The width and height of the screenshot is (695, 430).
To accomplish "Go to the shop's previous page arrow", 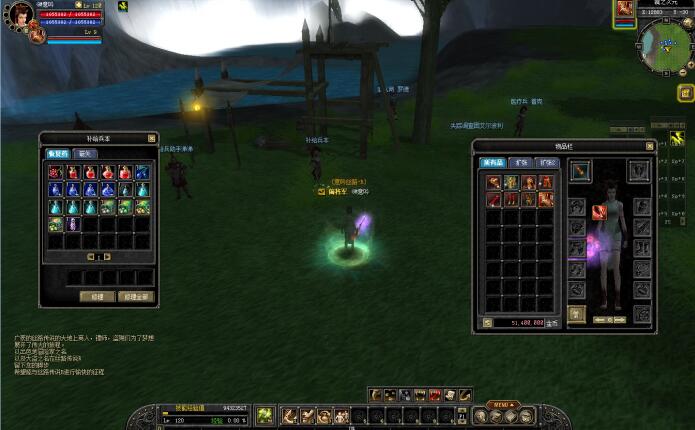I will 89,256.
